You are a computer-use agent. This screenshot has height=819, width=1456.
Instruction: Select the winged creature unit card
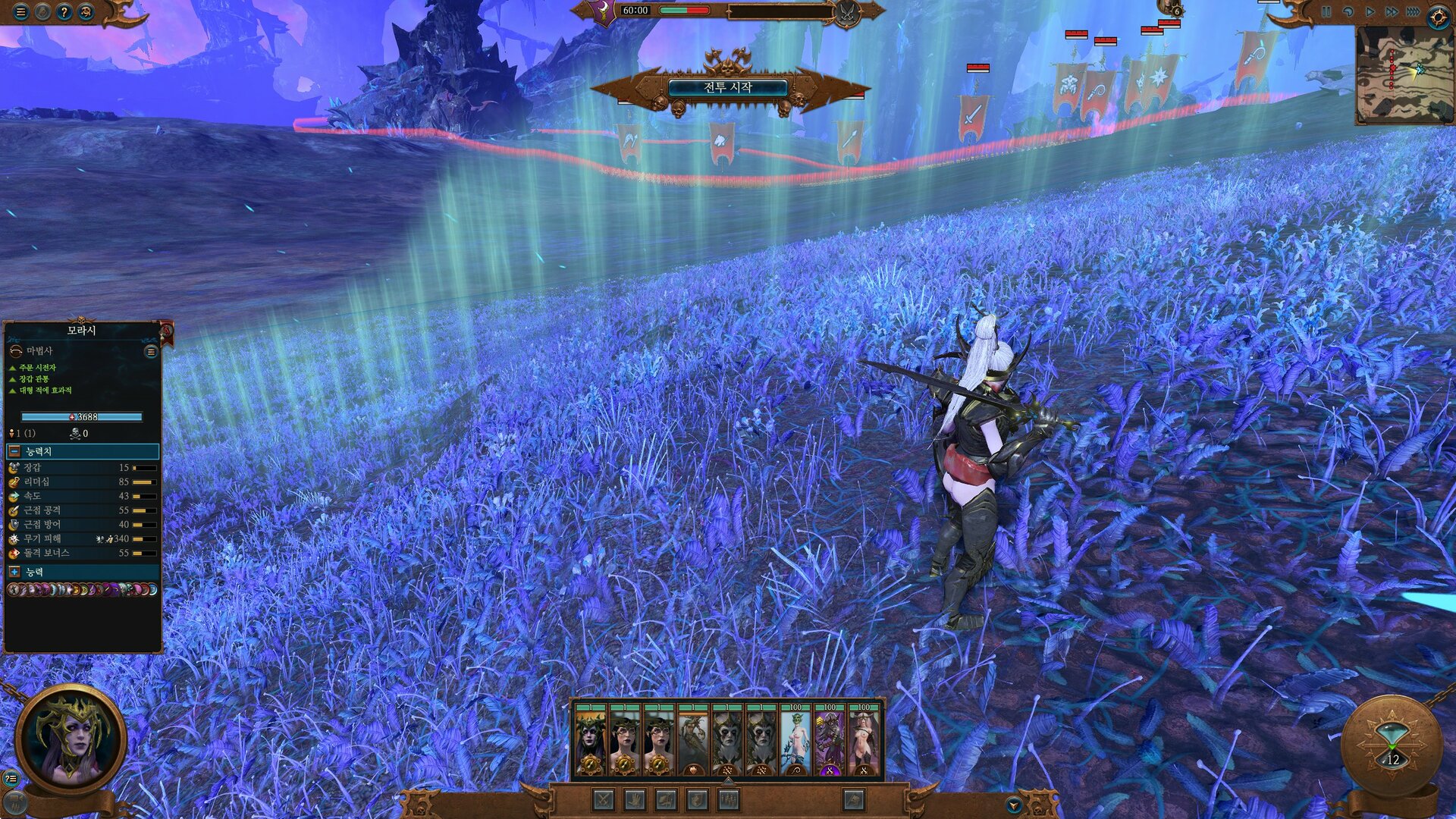(x=693, y=741)
